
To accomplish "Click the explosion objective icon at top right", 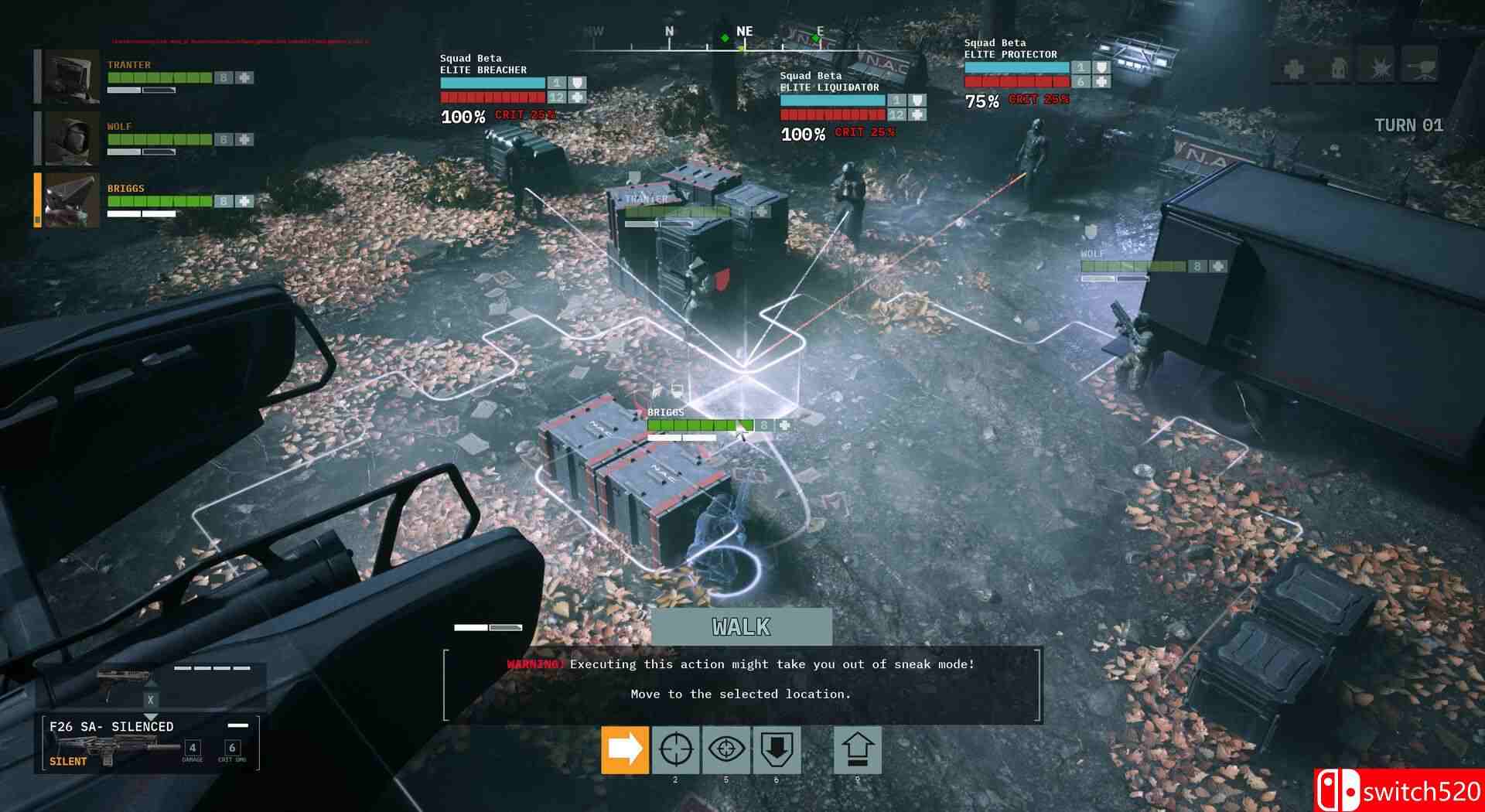I will click(1381, 68).
